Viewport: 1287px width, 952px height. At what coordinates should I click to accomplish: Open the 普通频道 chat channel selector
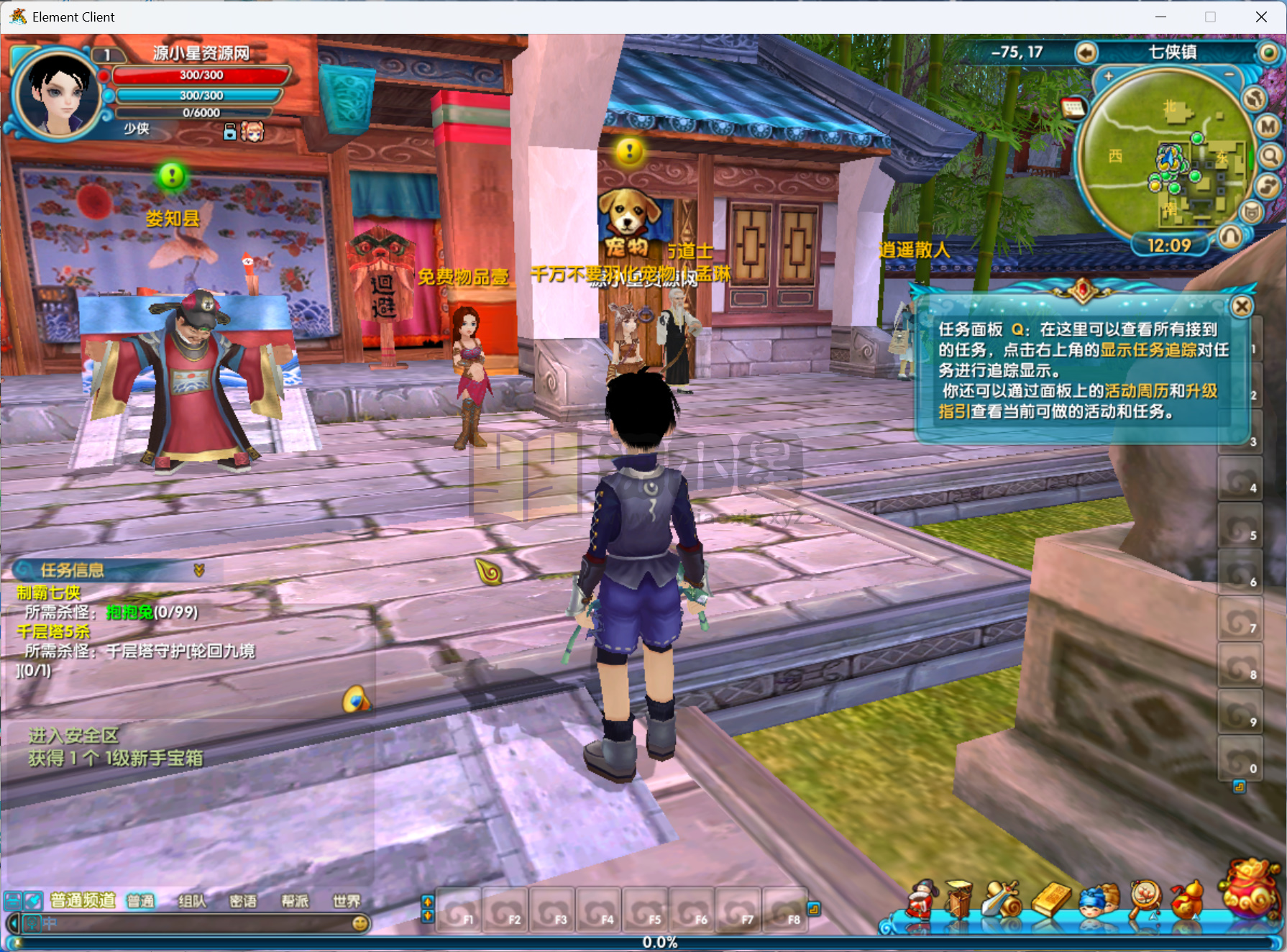click(83, 900)
